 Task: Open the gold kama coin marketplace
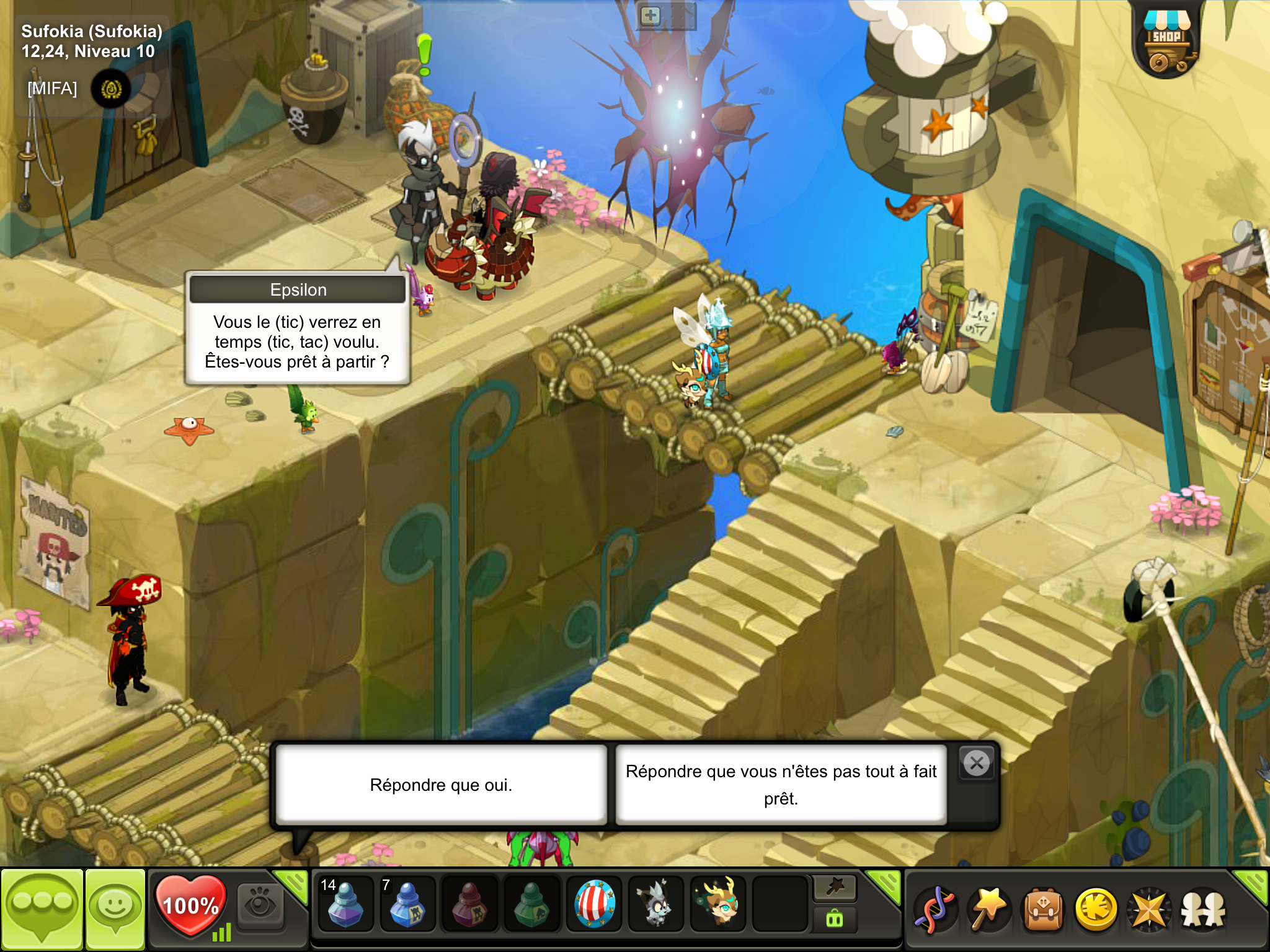(1096, 909)
